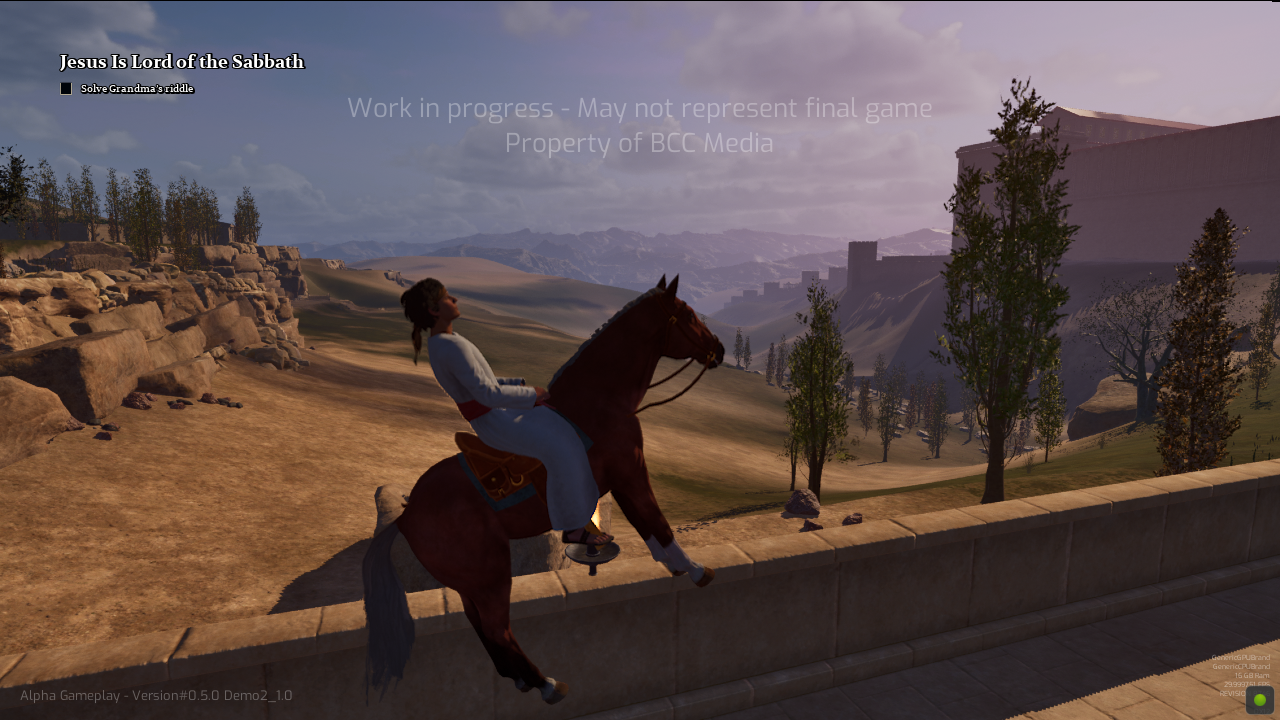Open the Solve Grandma's riddle objective entry
This screenshot has height=720, width=1280.
pyautogui.click(x=137, y=88)
